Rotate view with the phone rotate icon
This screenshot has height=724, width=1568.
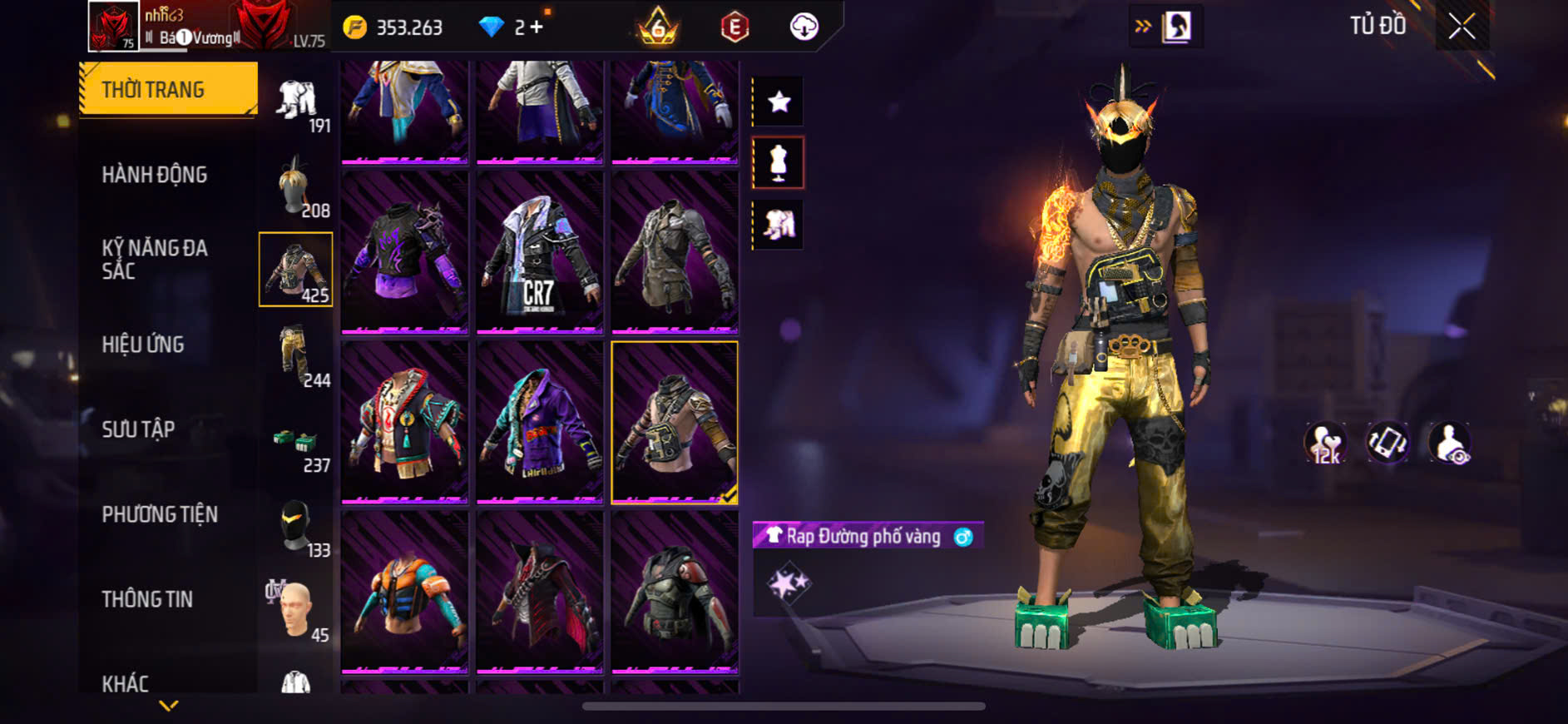click(x=1387, y=443)
